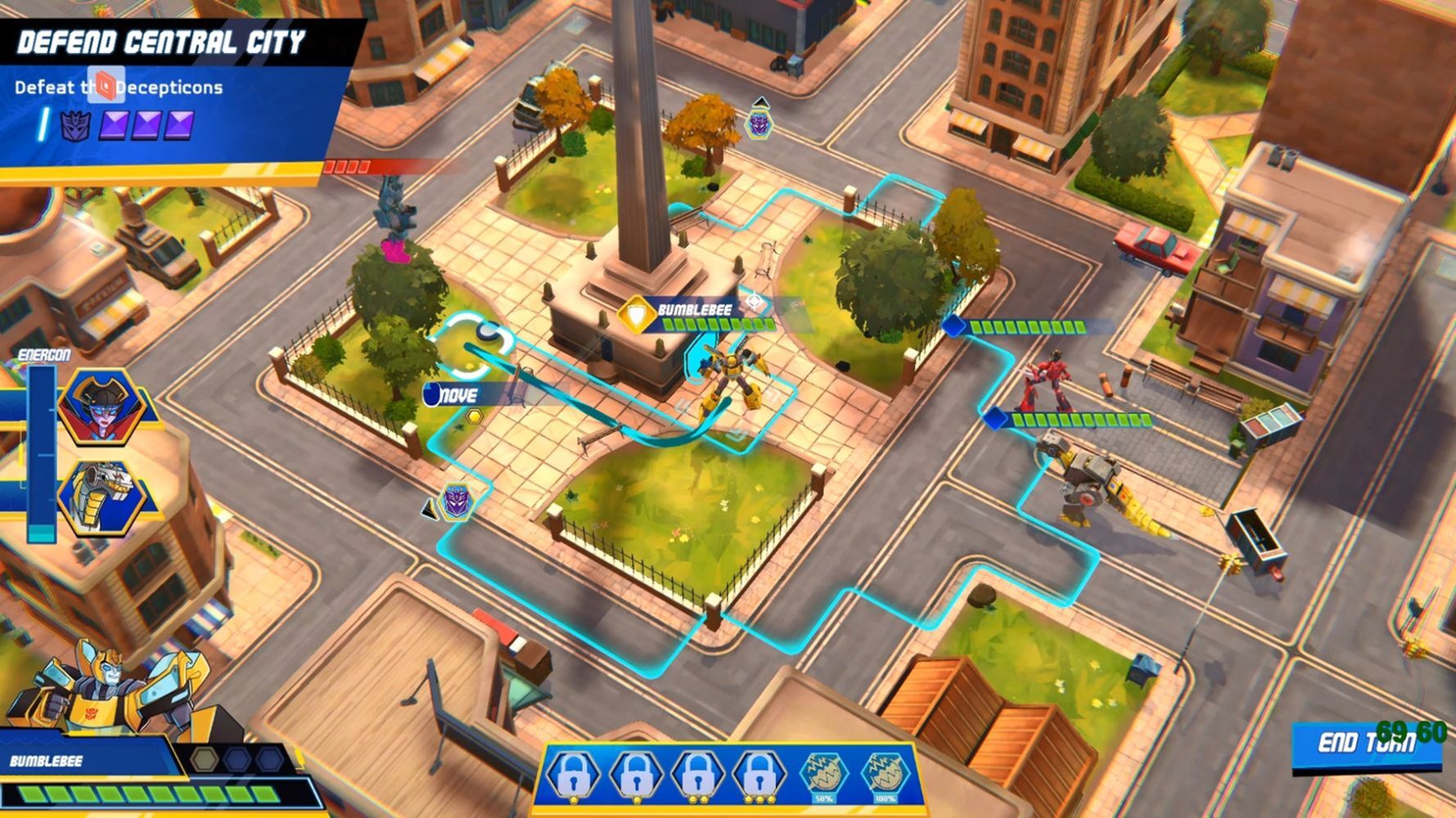Activate the 100% energon ability
This screenshot has height=818, width=1456.
[886, 775]
